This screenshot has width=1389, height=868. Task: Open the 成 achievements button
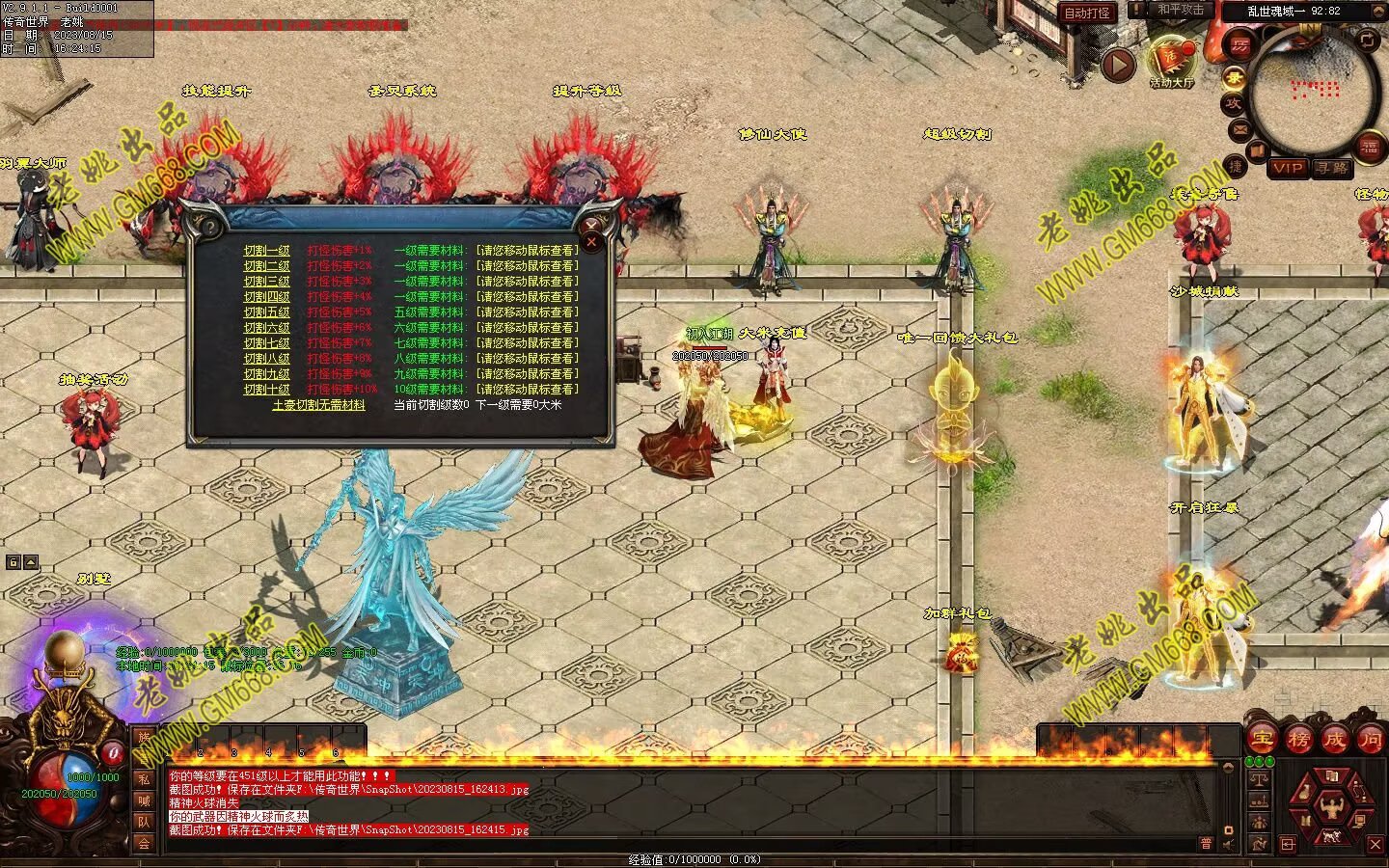pyautogui.click(x=1335, y=741)
